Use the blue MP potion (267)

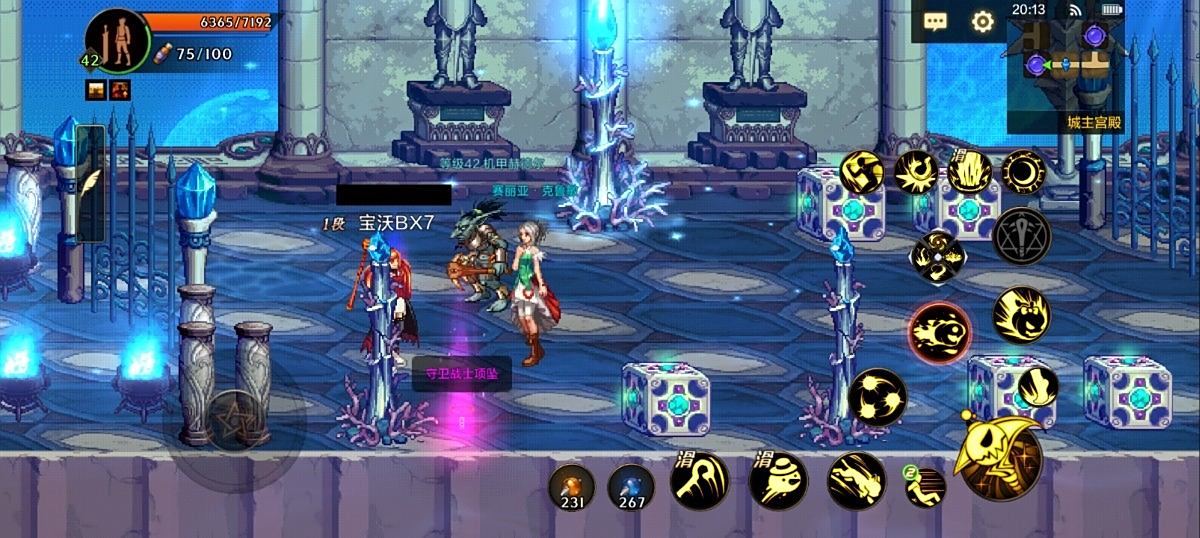coord(631,487)
